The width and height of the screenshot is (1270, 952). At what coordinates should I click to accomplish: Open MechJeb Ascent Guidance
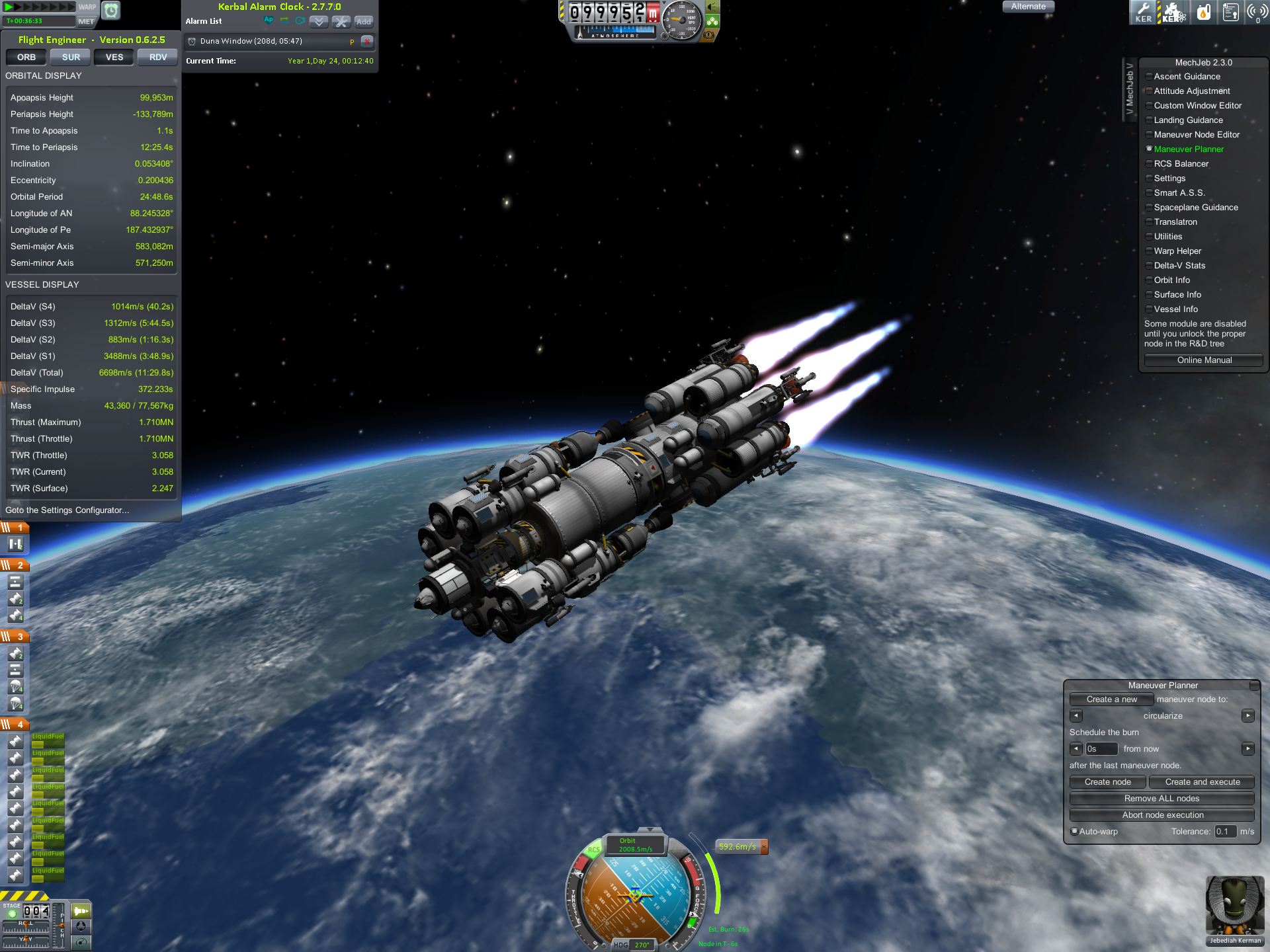pos(1187,77)
